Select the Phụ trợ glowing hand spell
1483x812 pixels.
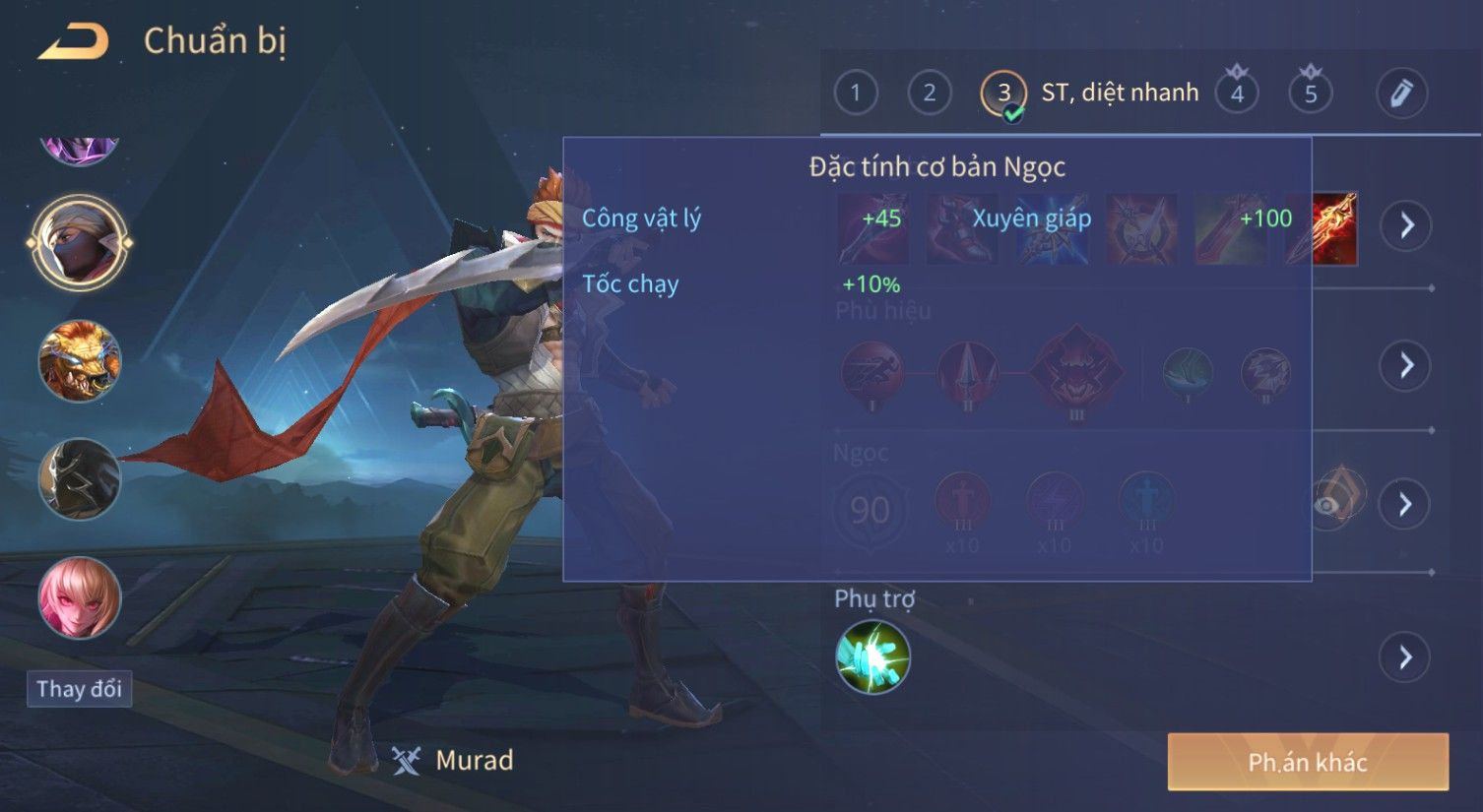(x=872, y=656)
